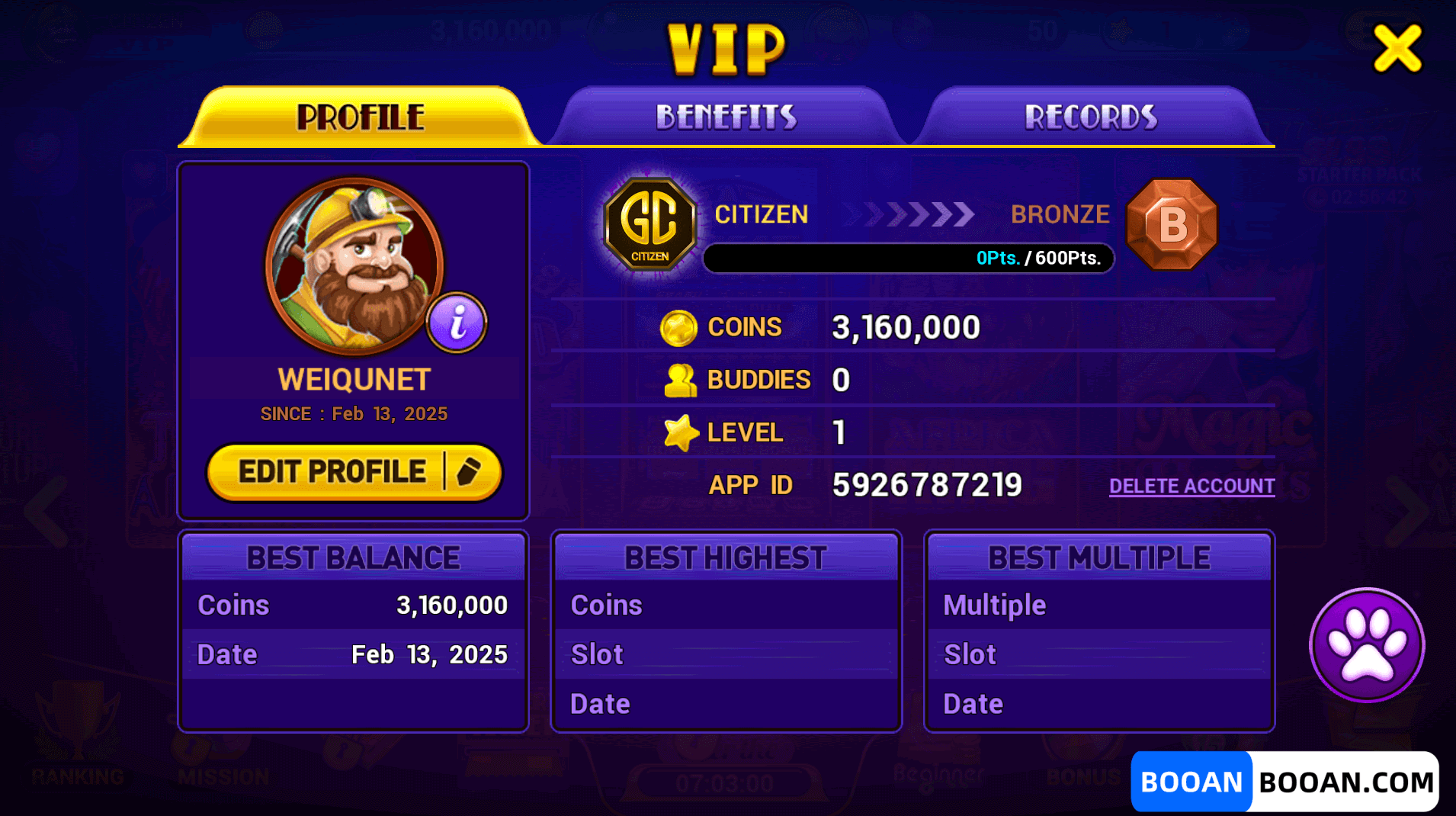Screen dimensions: 1456x816
Task: Open avatar info icon
Action: (x=457, y=323)
